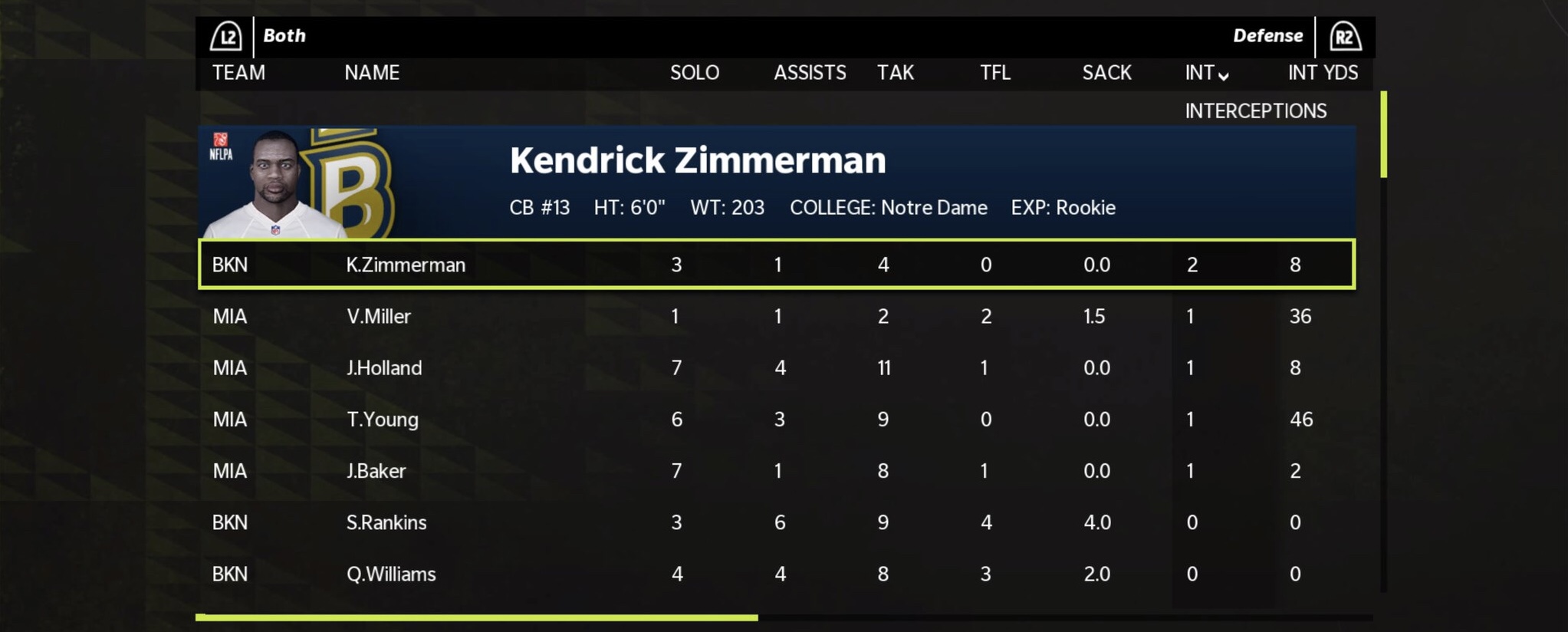The height and width of the screenshot is (632, 1568).
Task: Sort by the SOLO column header
Action: click(x=694, y=73)
